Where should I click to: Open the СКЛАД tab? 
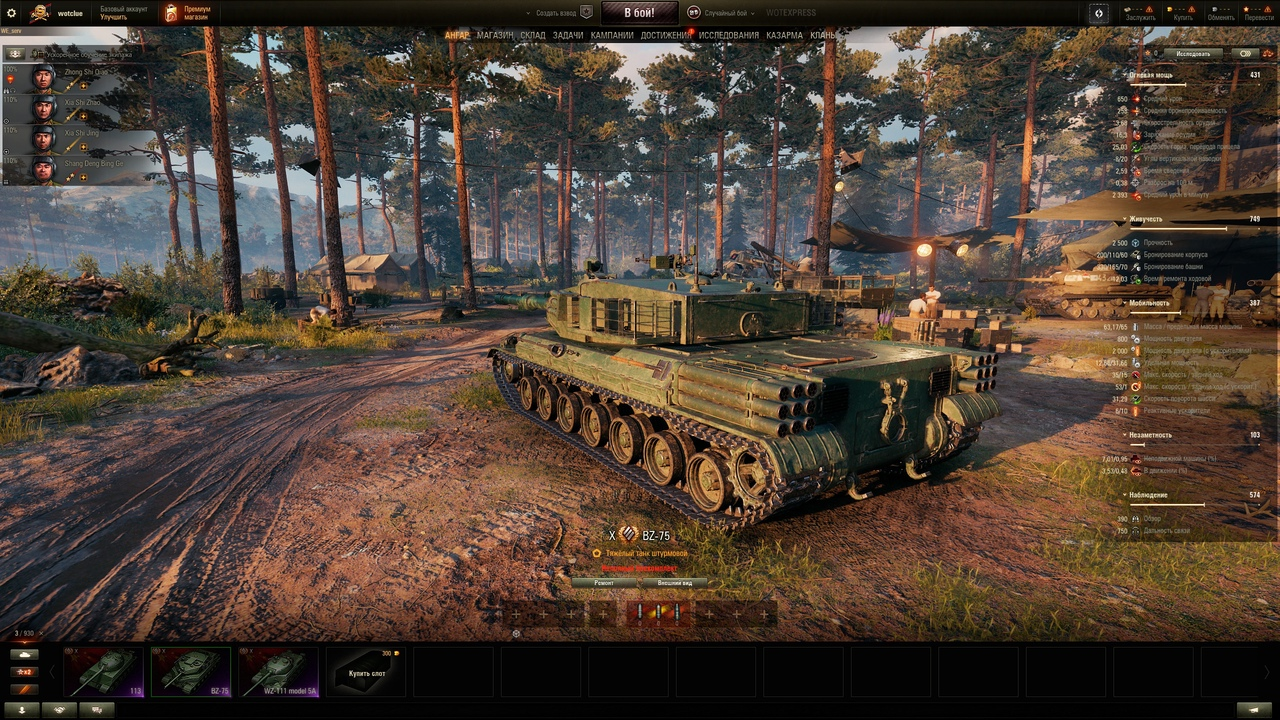click(533, 35)
